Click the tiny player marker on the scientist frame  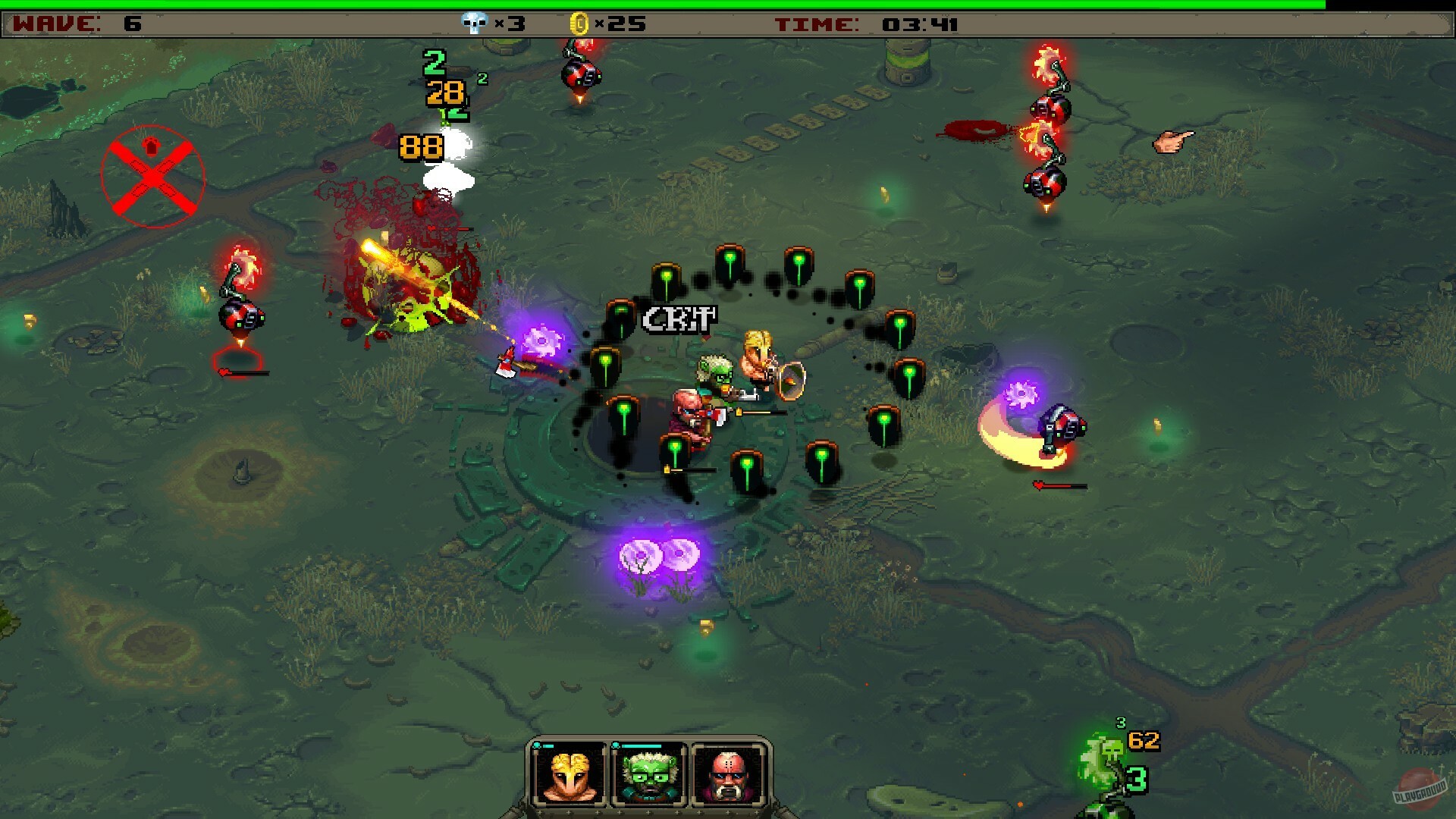[x=615, y=745]
